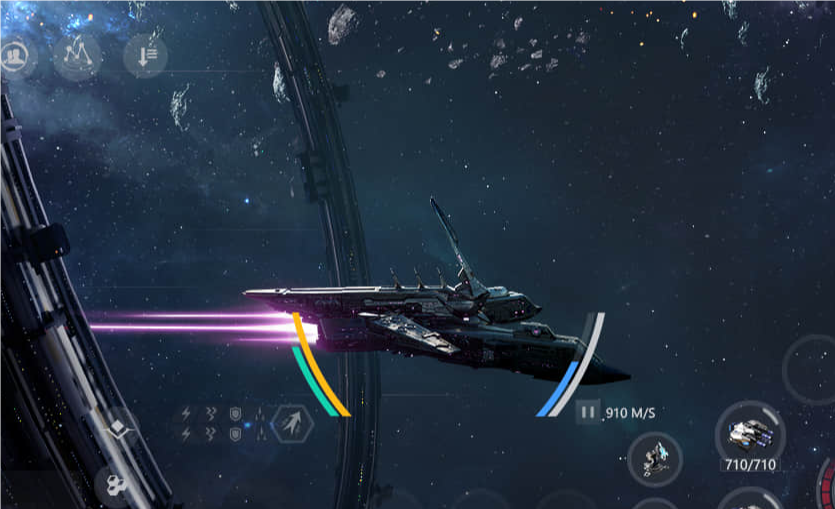Image resolution: width=835 pixels, height=509 pixels.
Task: Activate the hexagonal booster ability
Action: [x=292, y=424]
